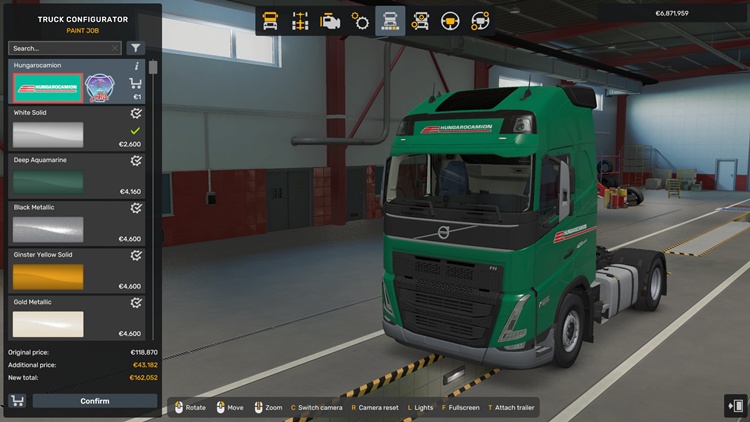
Task: Exit the truck configurator via door icon
Action: coord(734,405)
